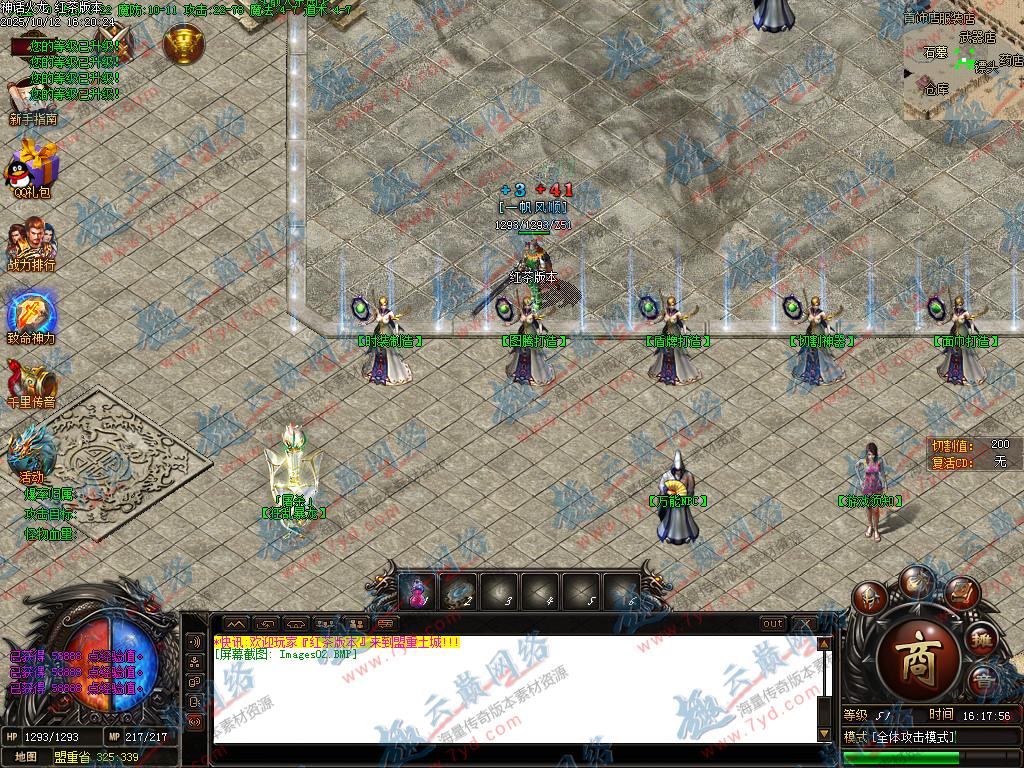Click the golden trophy icon
Viewport: 1024px width, 768px height.
click(x=184, y=43)
